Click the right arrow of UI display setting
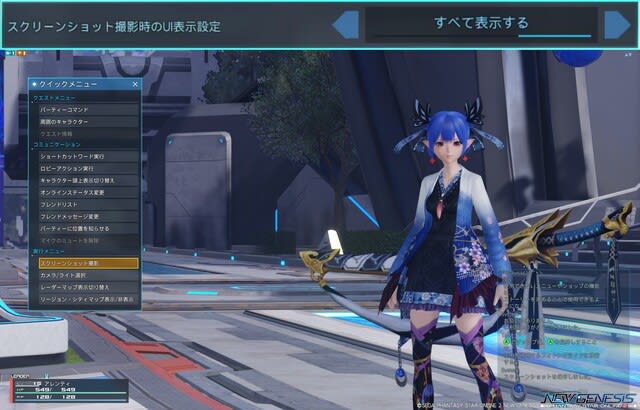This screenshot has height=410, width=640. [x=615, y=24]
